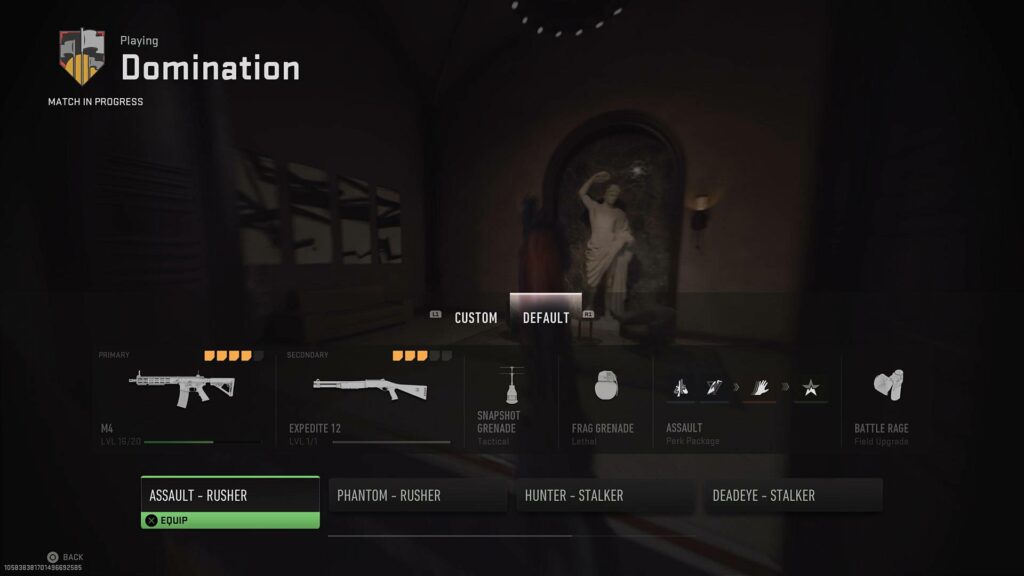1024x576 pixels.
Task: Go back using the Back button
Action: point(65,557)
